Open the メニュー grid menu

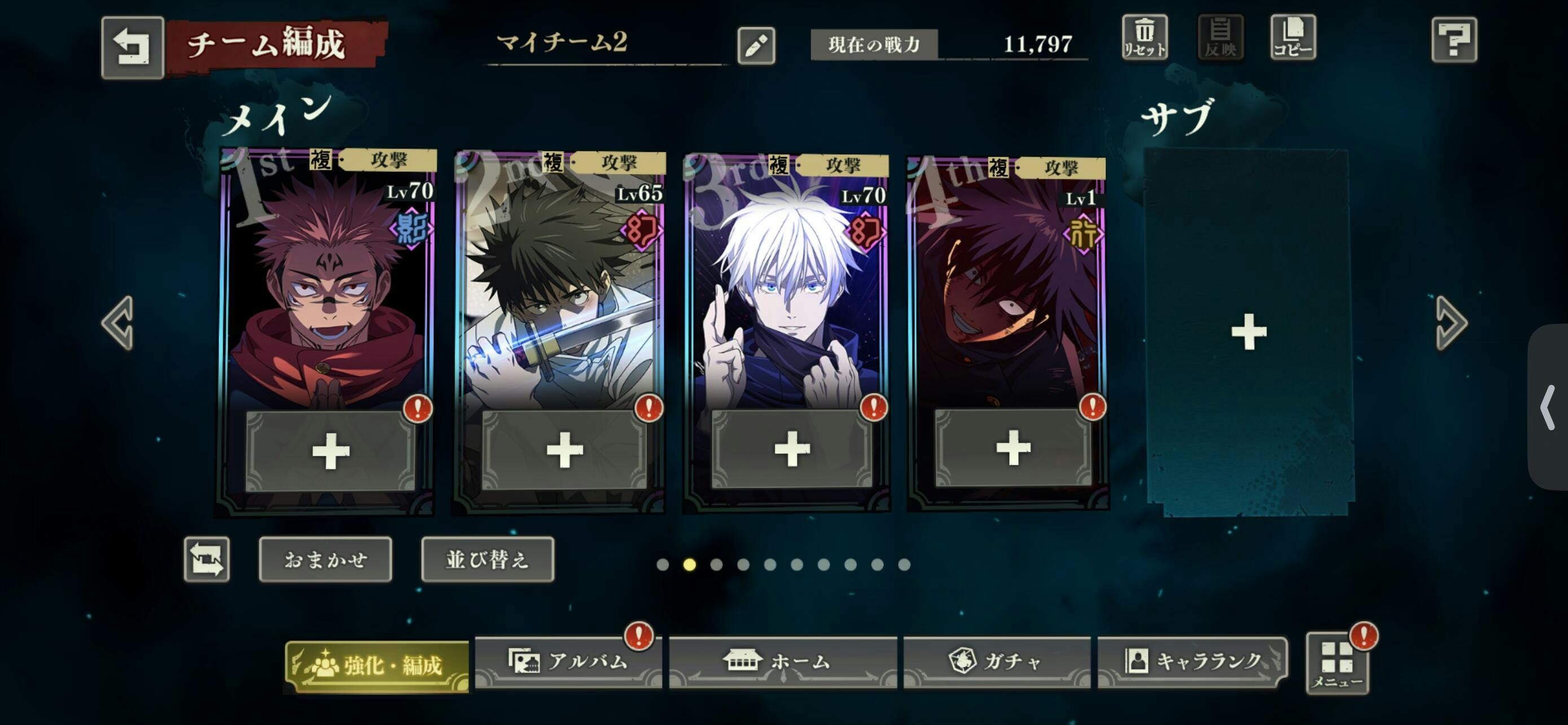[x=1337, y=663]
